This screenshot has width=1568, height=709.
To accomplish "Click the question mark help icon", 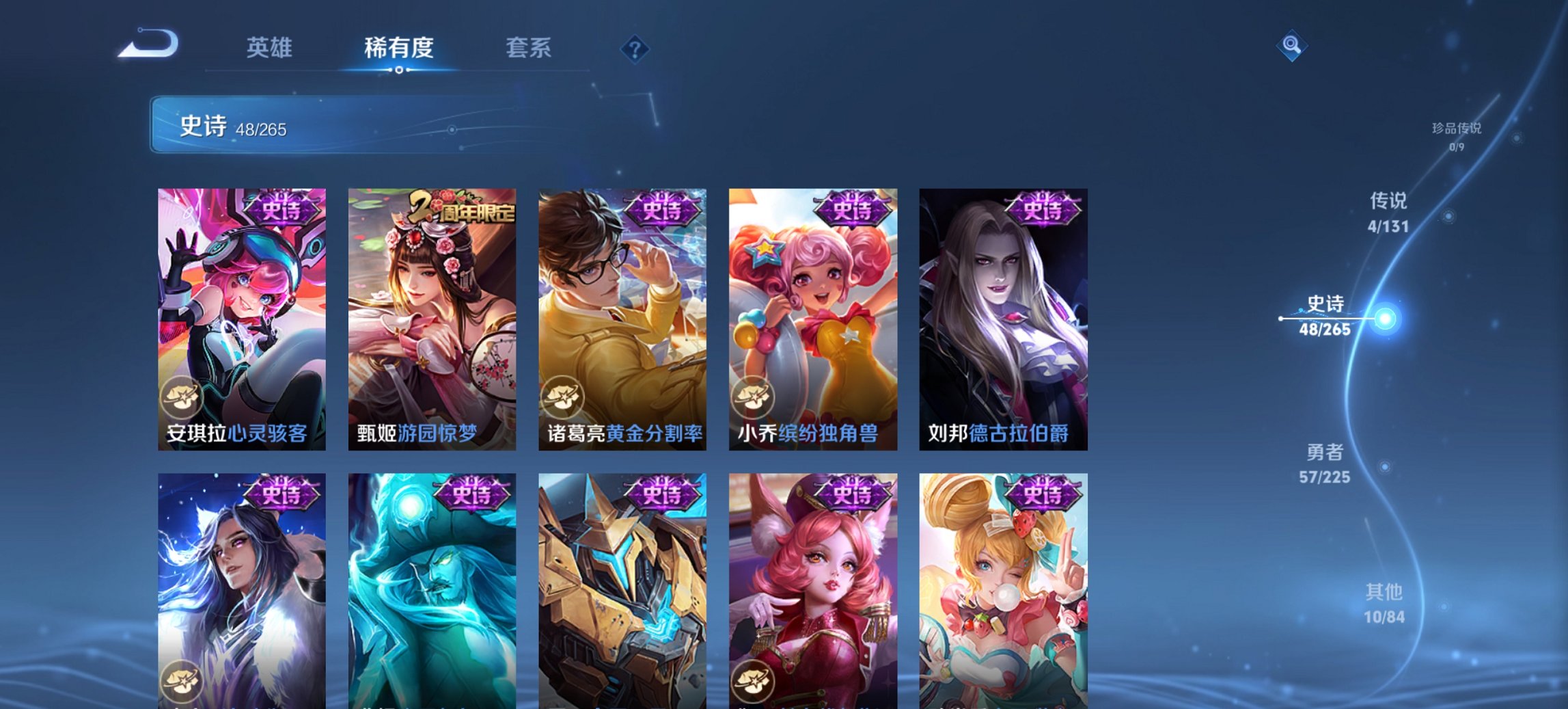I will [634, 48].
